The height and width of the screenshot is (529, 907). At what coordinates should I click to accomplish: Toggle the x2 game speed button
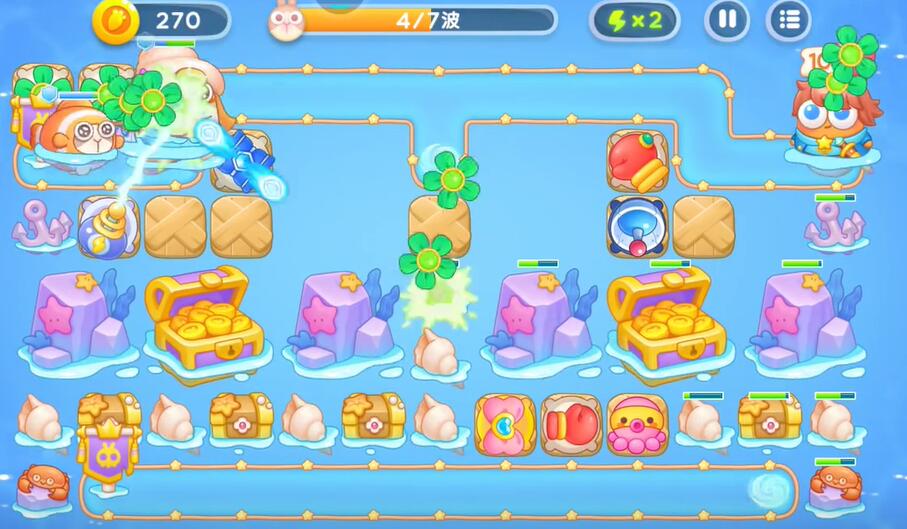(634, 20)
